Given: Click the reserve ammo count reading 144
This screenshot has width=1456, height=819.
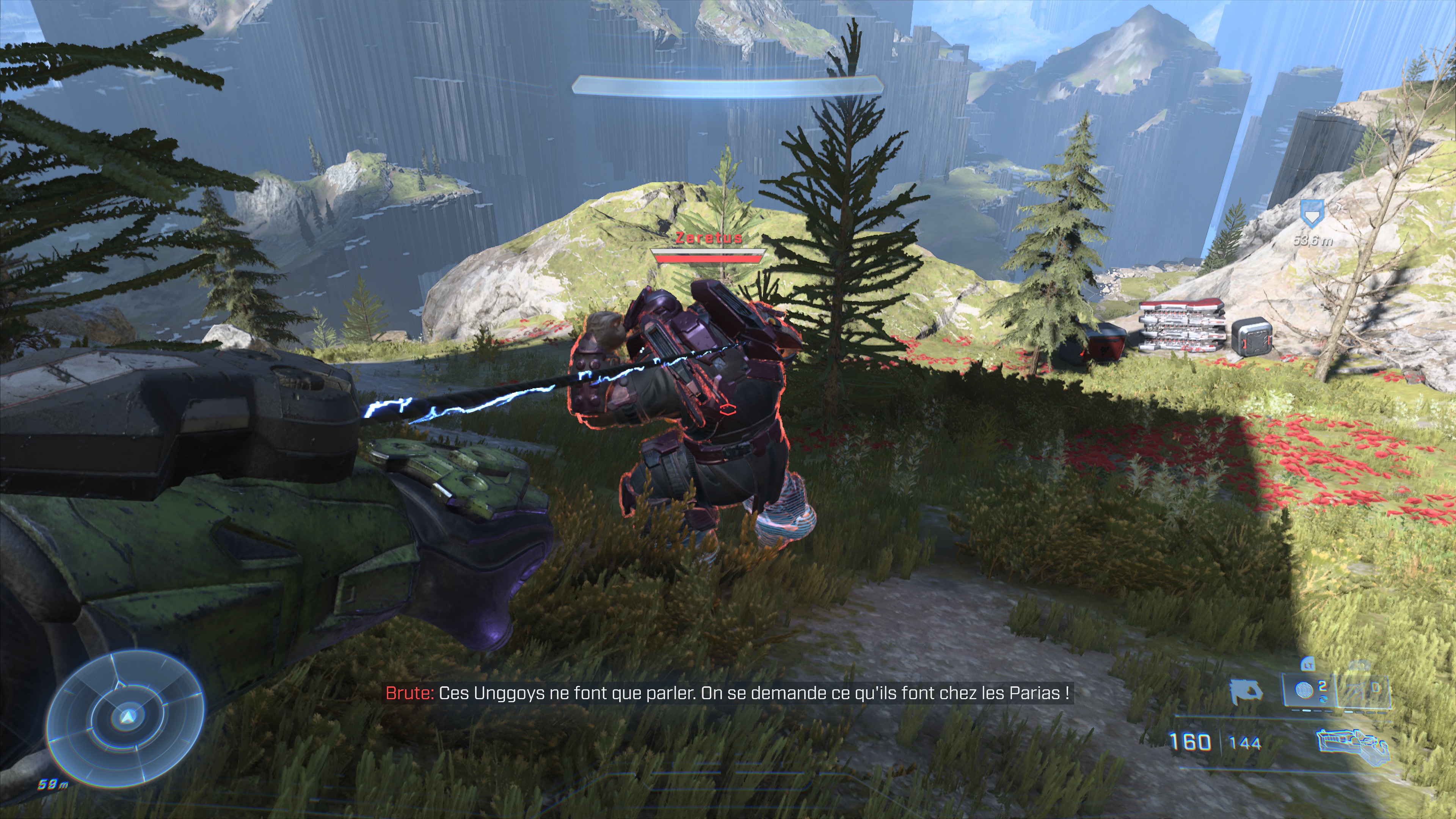Looking at the screenshot, I should (1245, 743).
